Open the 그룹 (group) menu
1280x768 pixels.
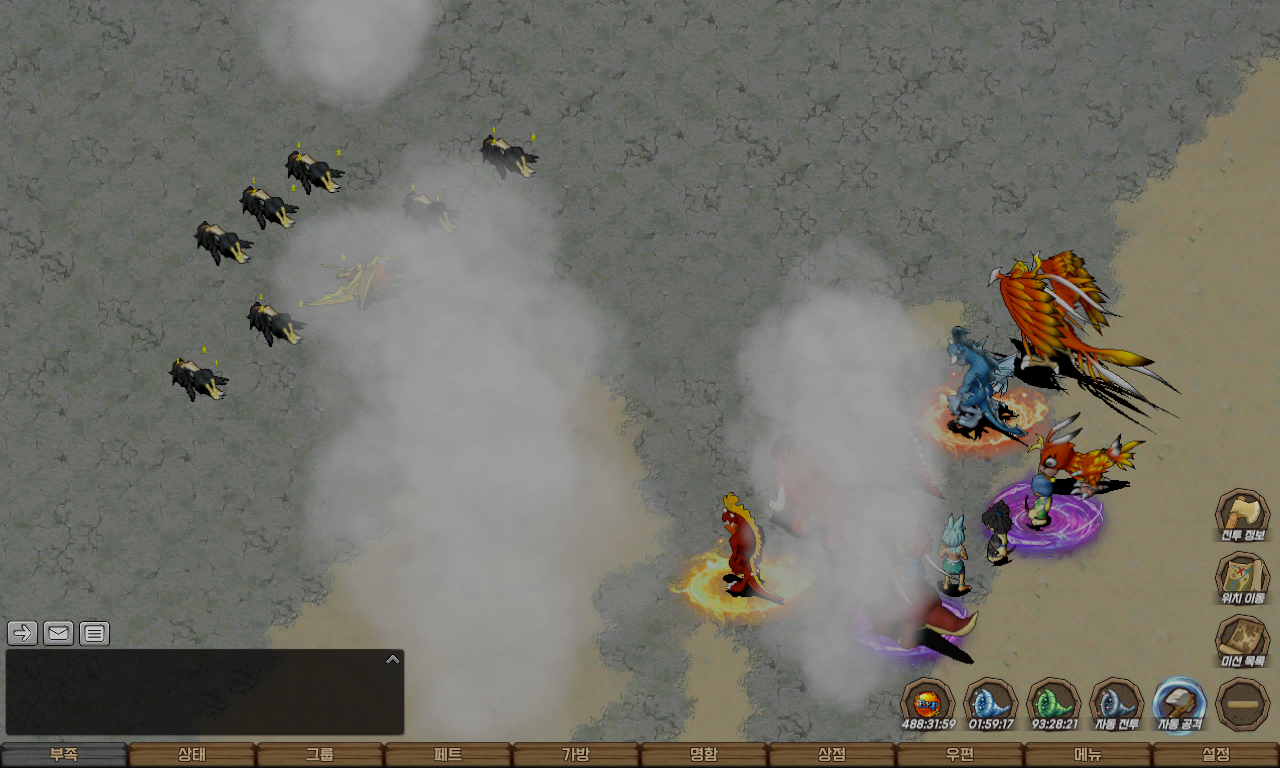(320, 755)
